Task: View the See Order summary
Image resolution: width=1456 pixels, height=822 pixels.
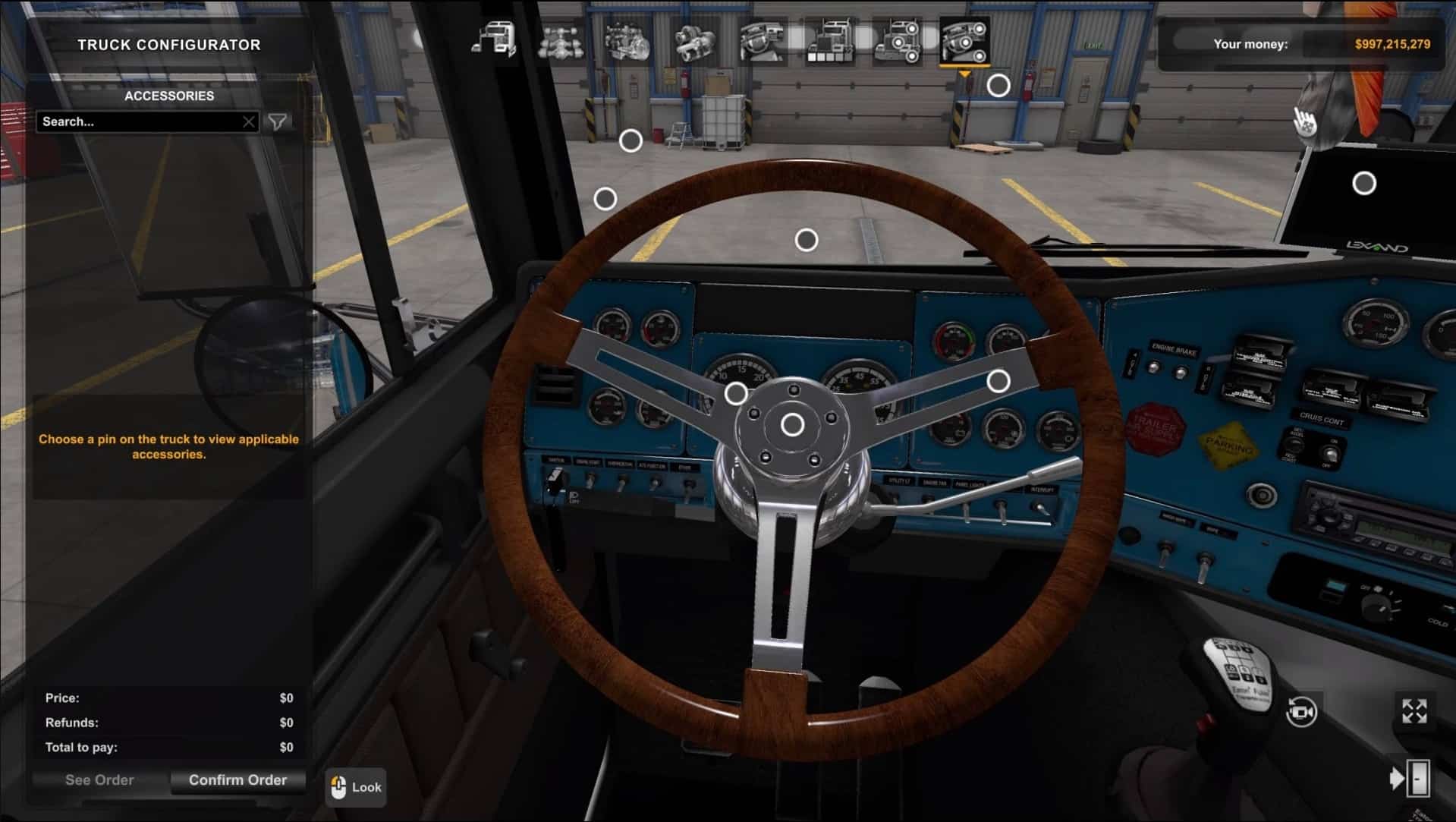Action: pyautogui.click(x=99, y=780)
